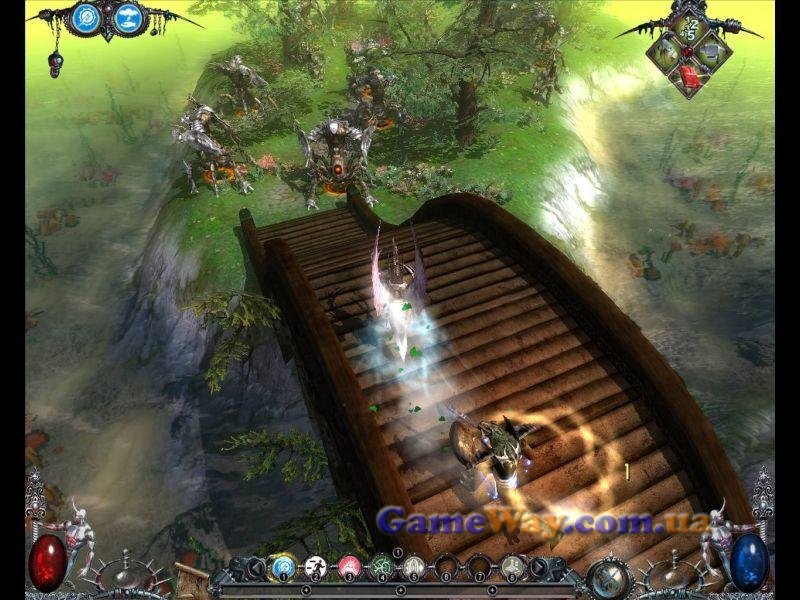Select the blue gear-and-bolt buff icon
The width and height of the screenshot is (800, 600).
[x=87, y=17]
